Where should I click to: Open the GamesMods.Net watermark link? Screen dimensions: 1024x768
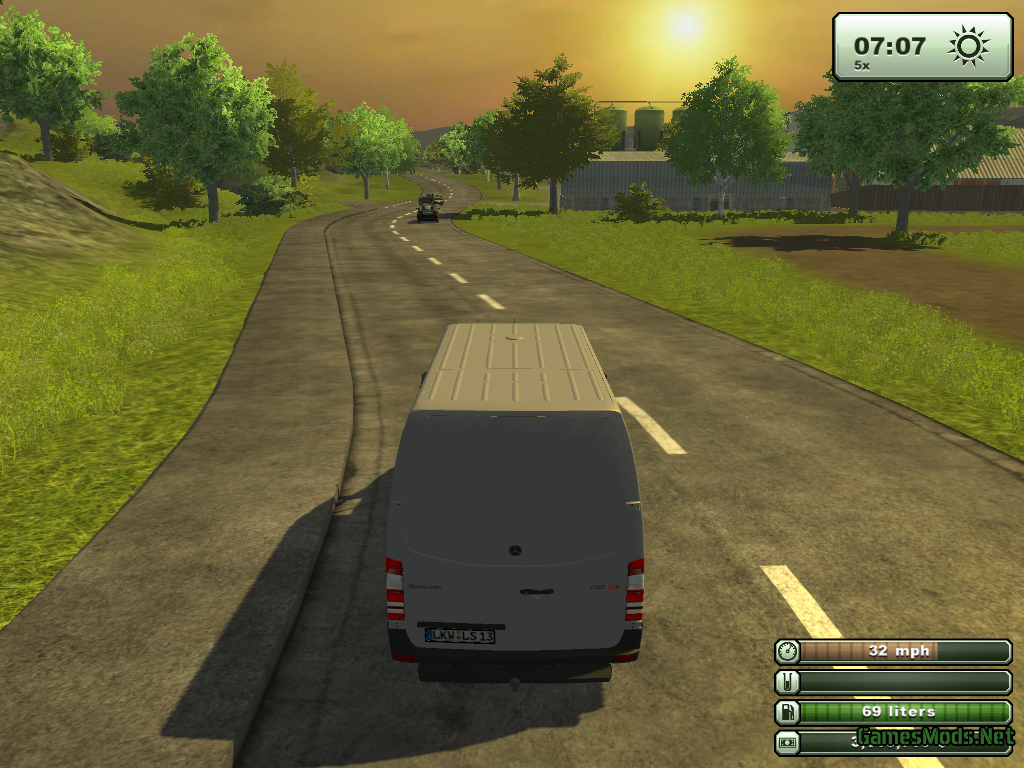pos(934,738)
